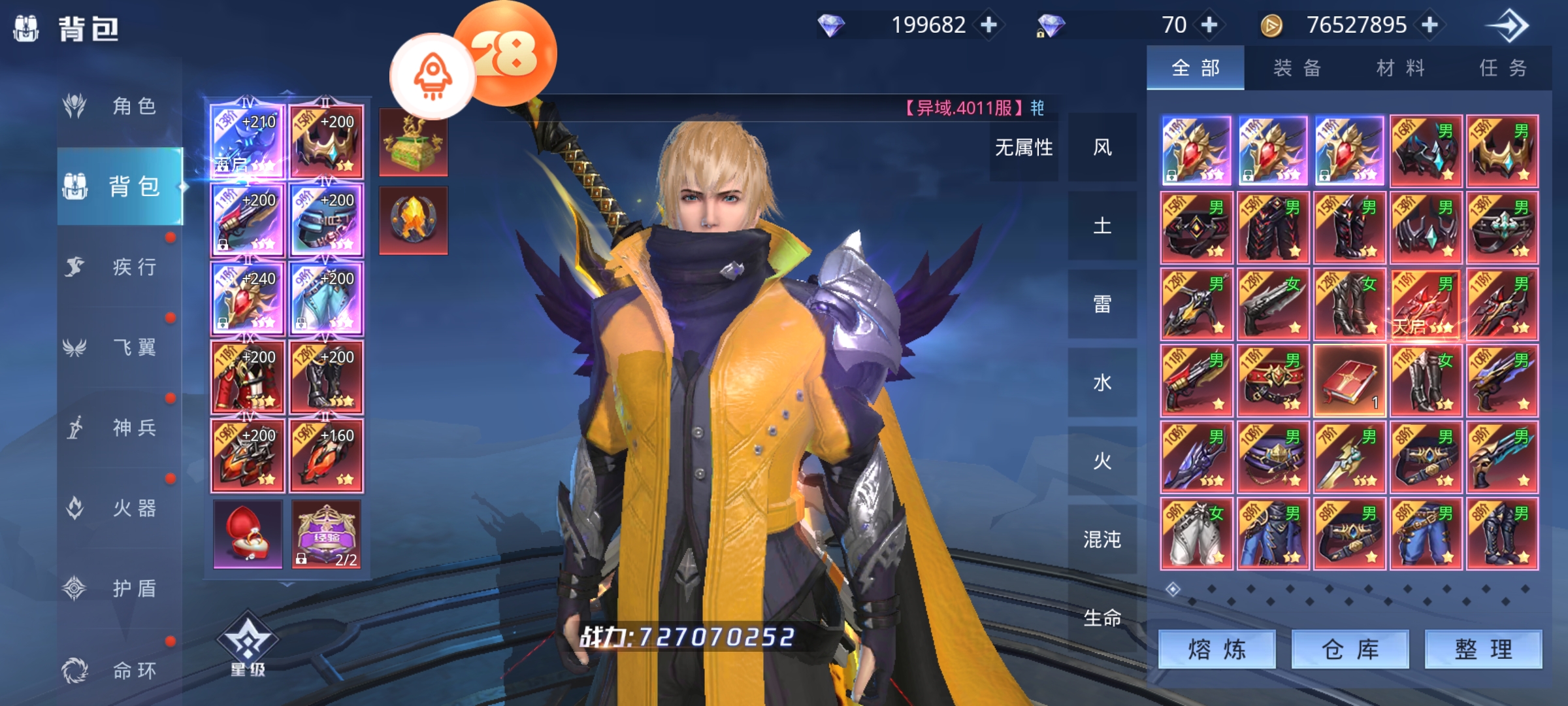Show the 任务 quest items tab
This screenshot has height=706, width=1568.
1503,68
